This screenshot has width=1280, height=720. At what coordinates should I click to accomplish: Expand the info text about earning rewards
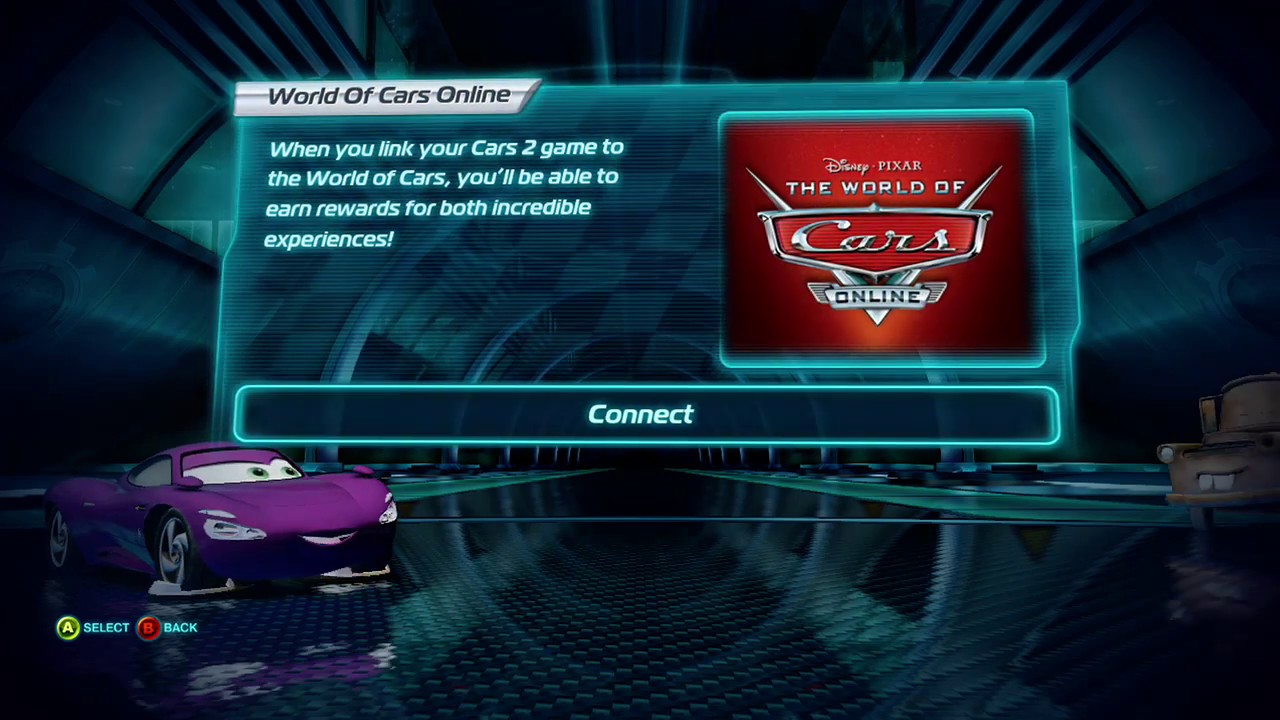point(445,193)
